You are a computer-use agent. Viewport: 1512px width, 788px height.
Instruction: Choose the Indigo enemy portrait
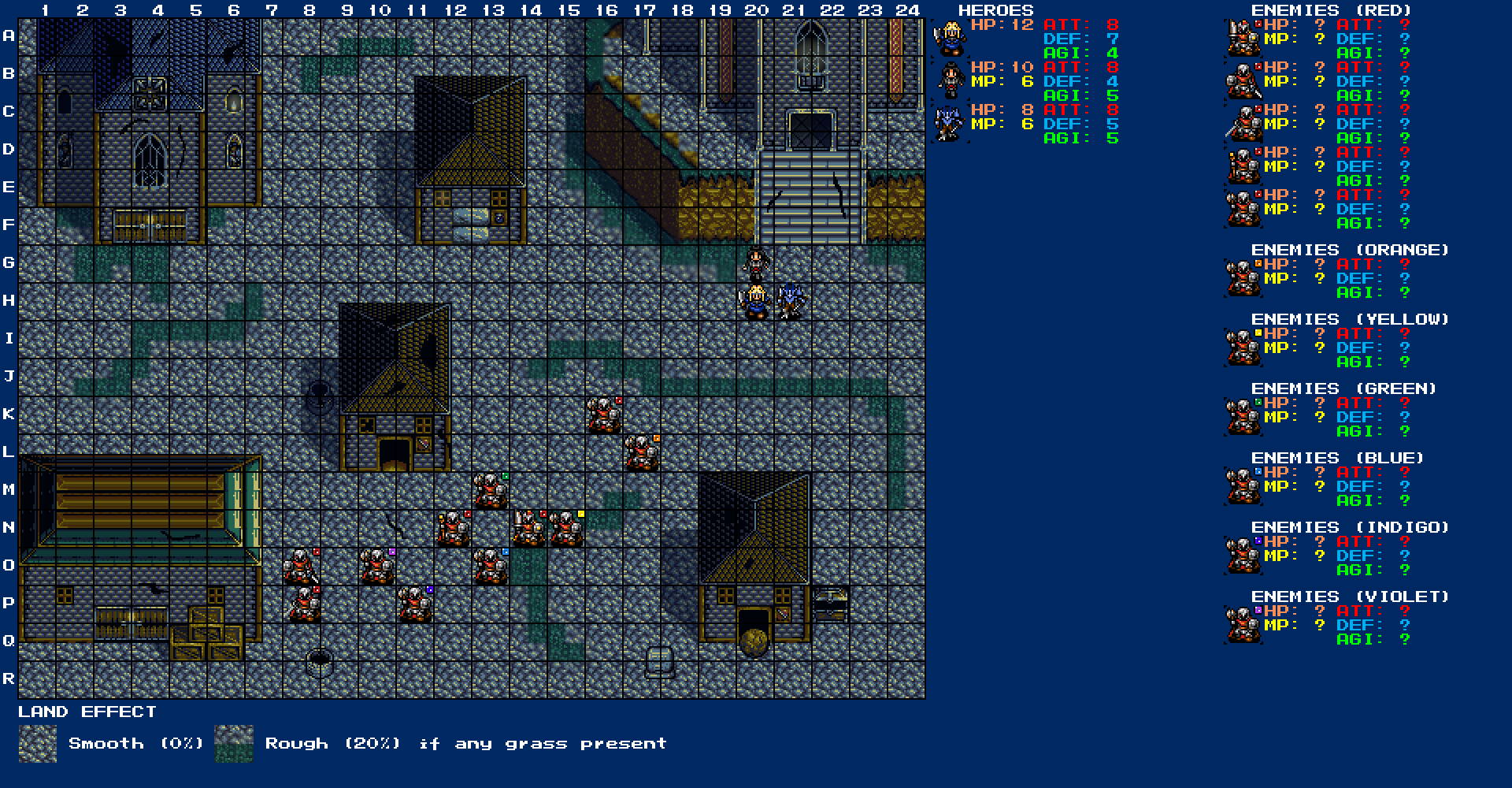1243,556
